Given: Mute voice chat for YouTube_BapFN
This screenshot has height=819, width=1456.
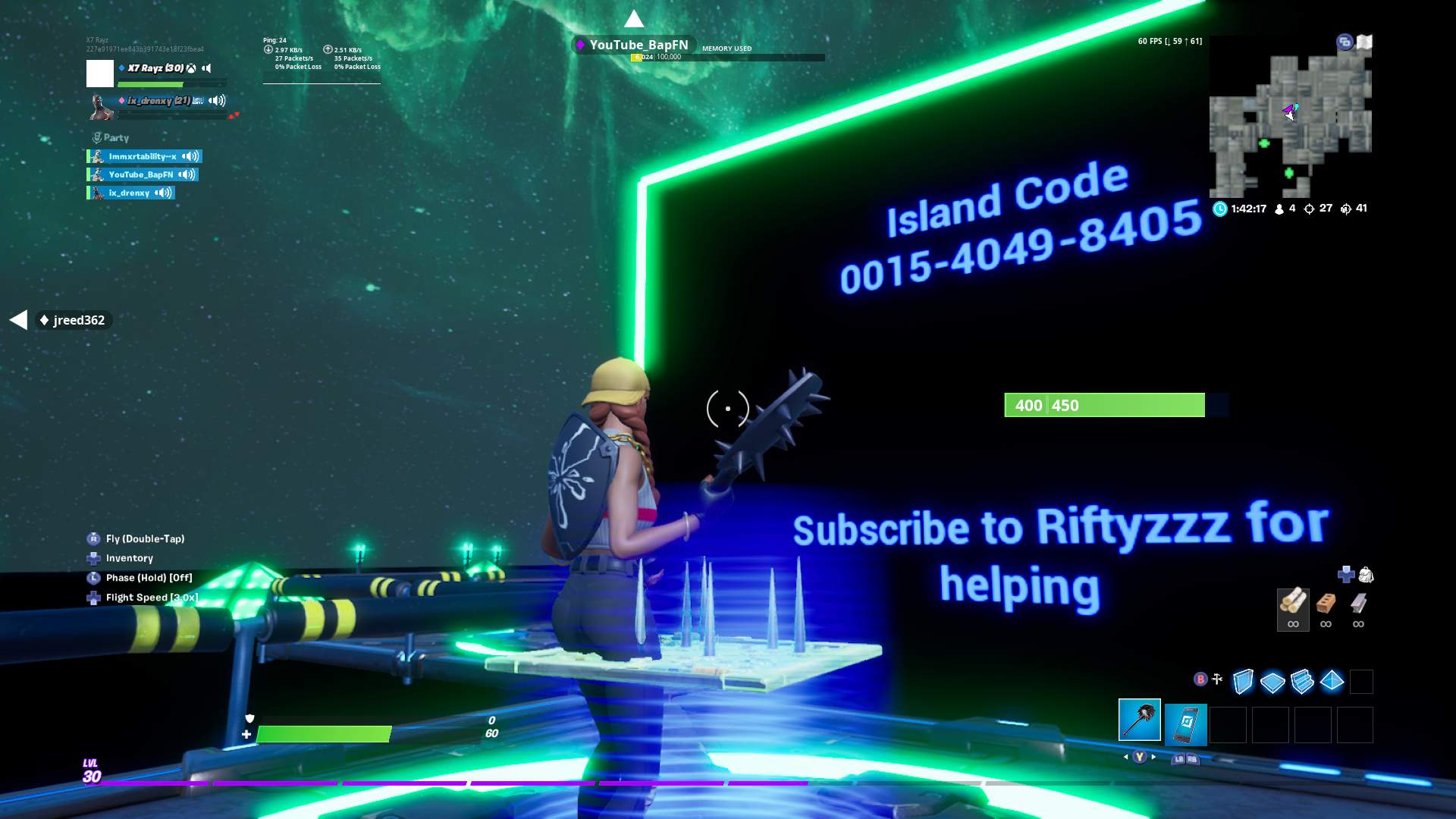Looking at the screenshot, I should [187, 174].
